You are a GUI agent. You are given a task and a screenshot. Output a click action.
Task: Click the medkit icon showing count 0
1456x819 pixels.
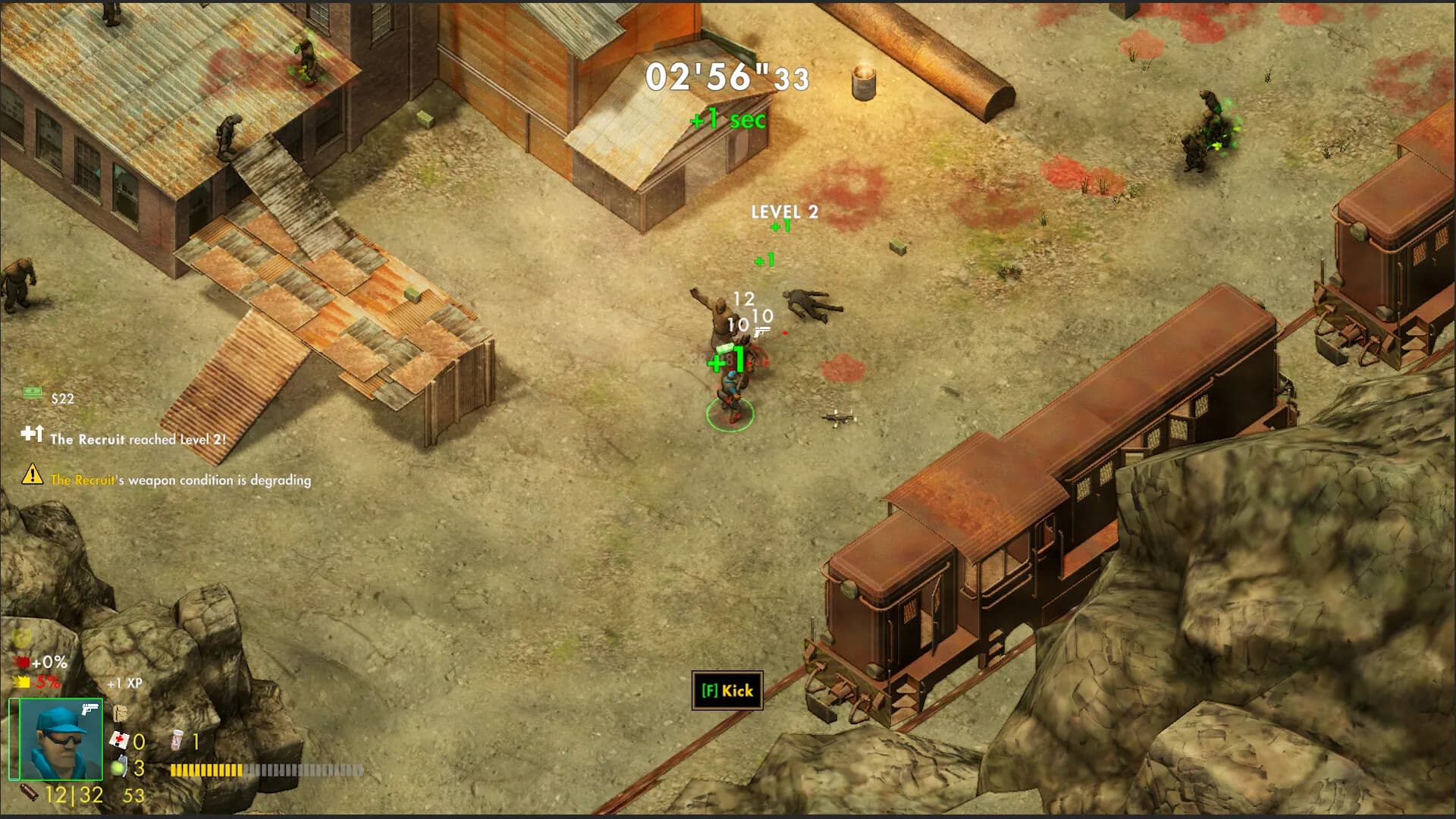pos(121,739)
